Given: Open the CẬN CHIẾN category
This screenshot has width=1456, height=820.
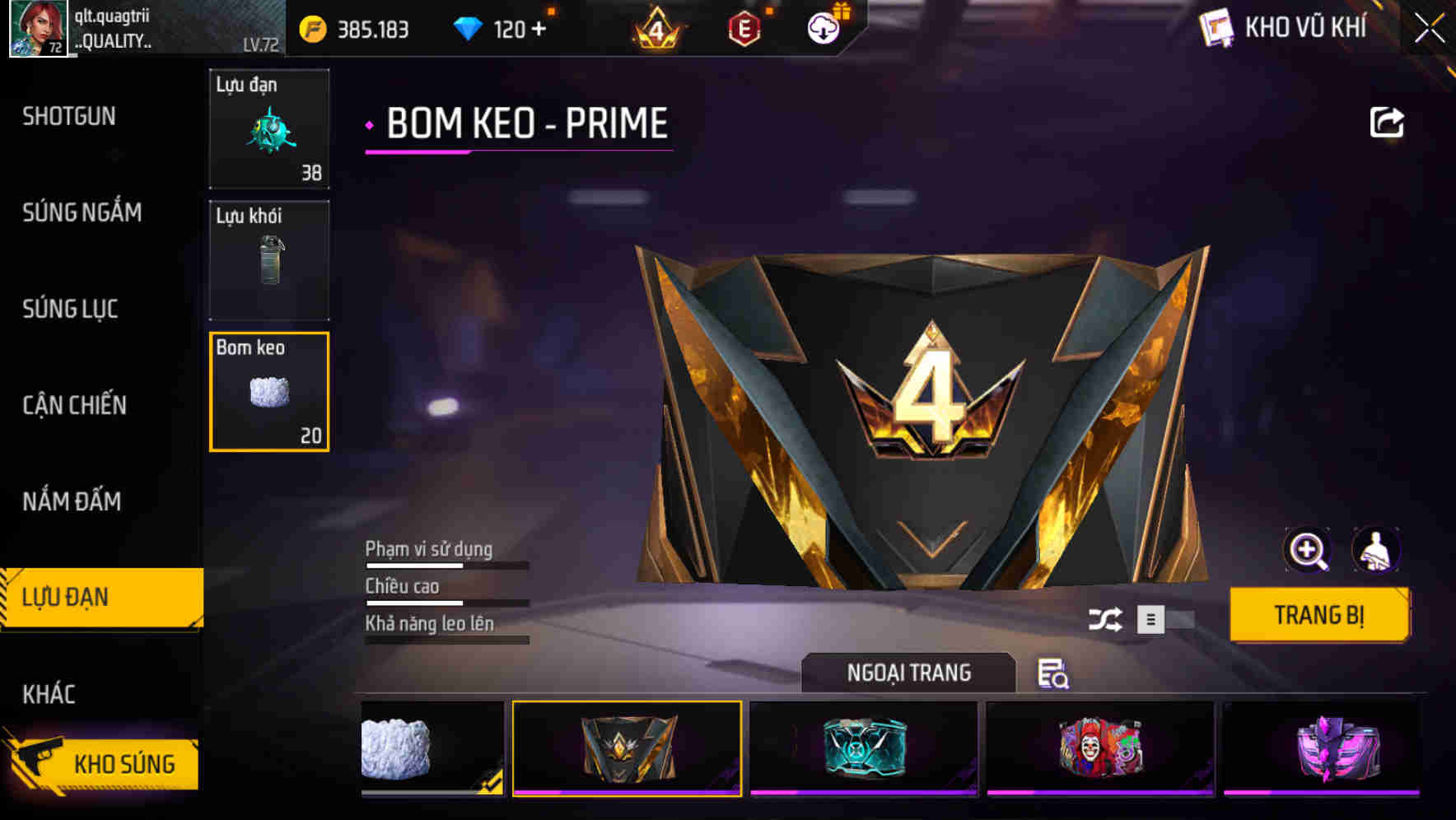Looking at the screenshot, I should click(x=74, y=405).
